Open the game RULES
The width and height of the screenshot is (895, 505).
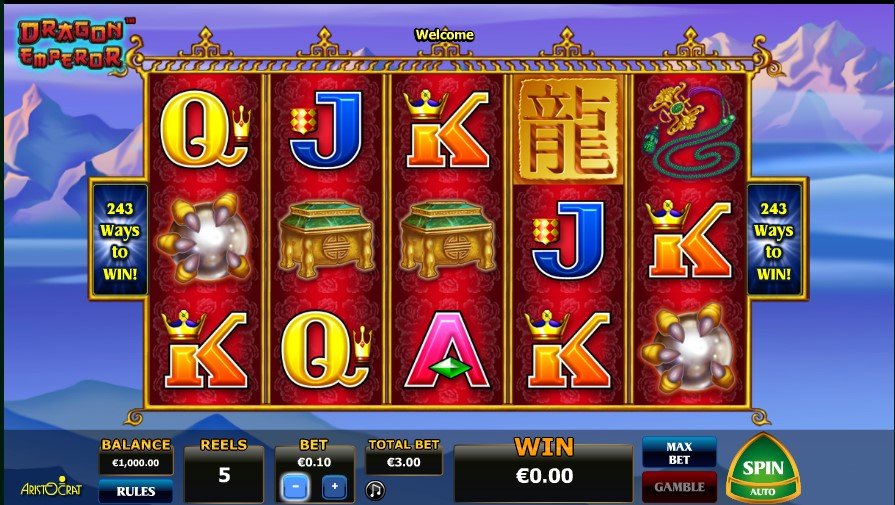[135, 491]
